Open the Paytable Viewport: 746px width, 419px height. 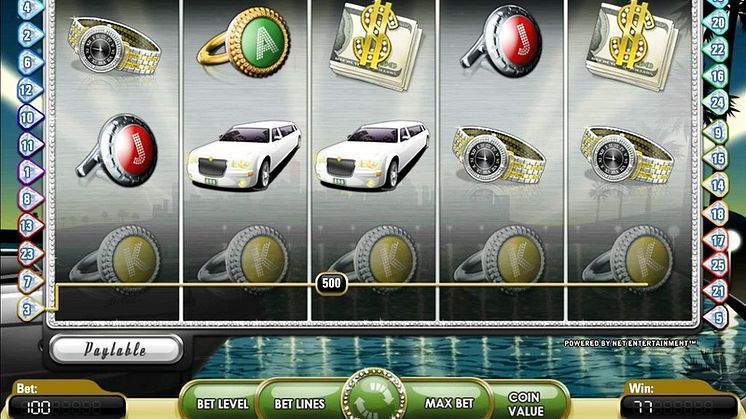pyautogui.click(x=116, y=349)
